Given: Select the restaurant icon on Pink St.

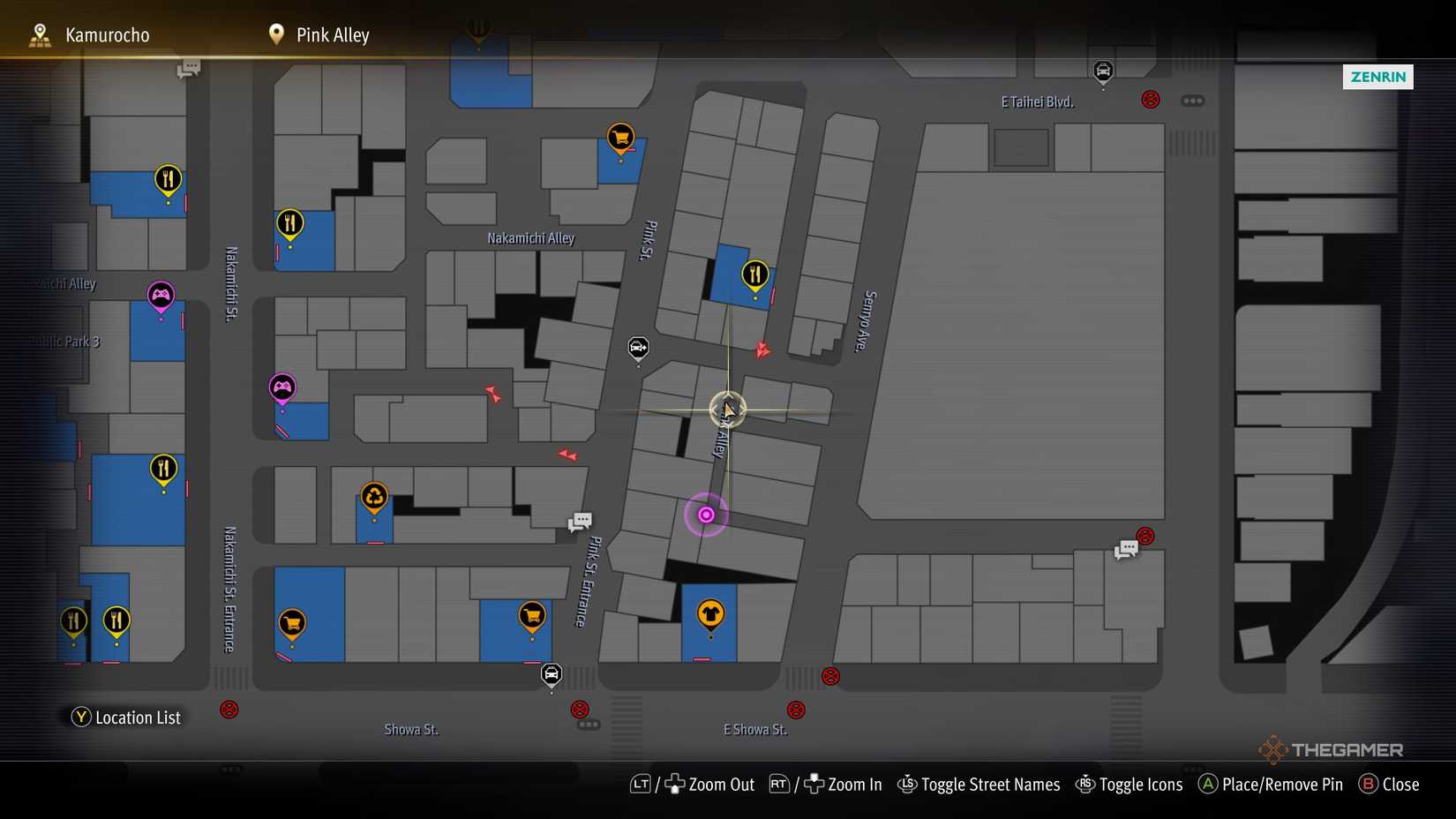Looking at the screenshot, I should [x=754, y=274].
